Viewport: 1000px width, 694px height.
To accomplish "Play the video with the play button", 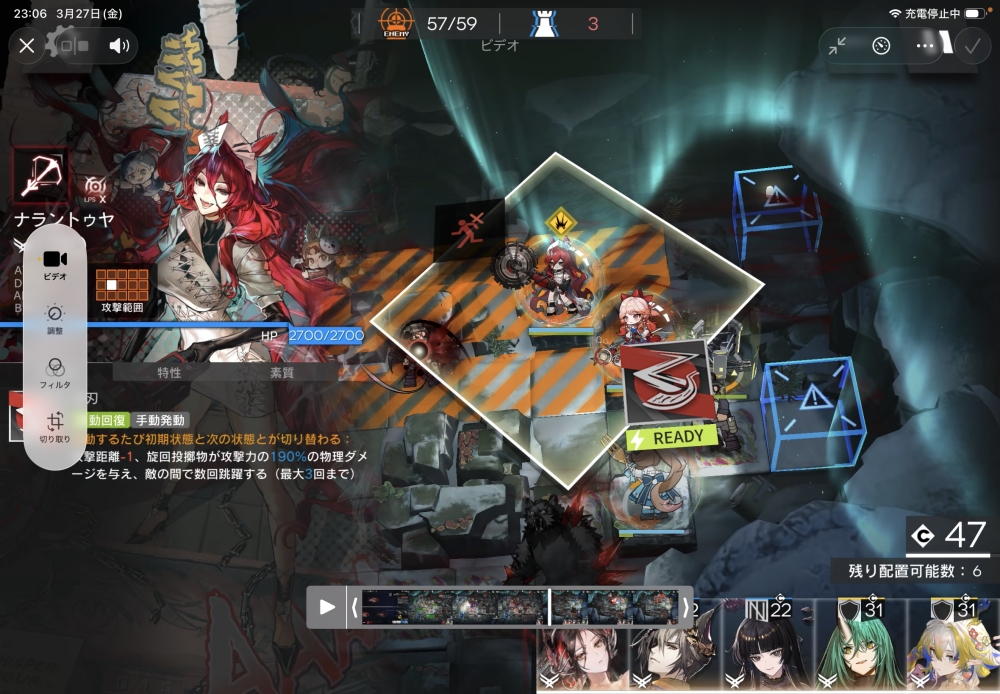I will [x=327, y=606].
